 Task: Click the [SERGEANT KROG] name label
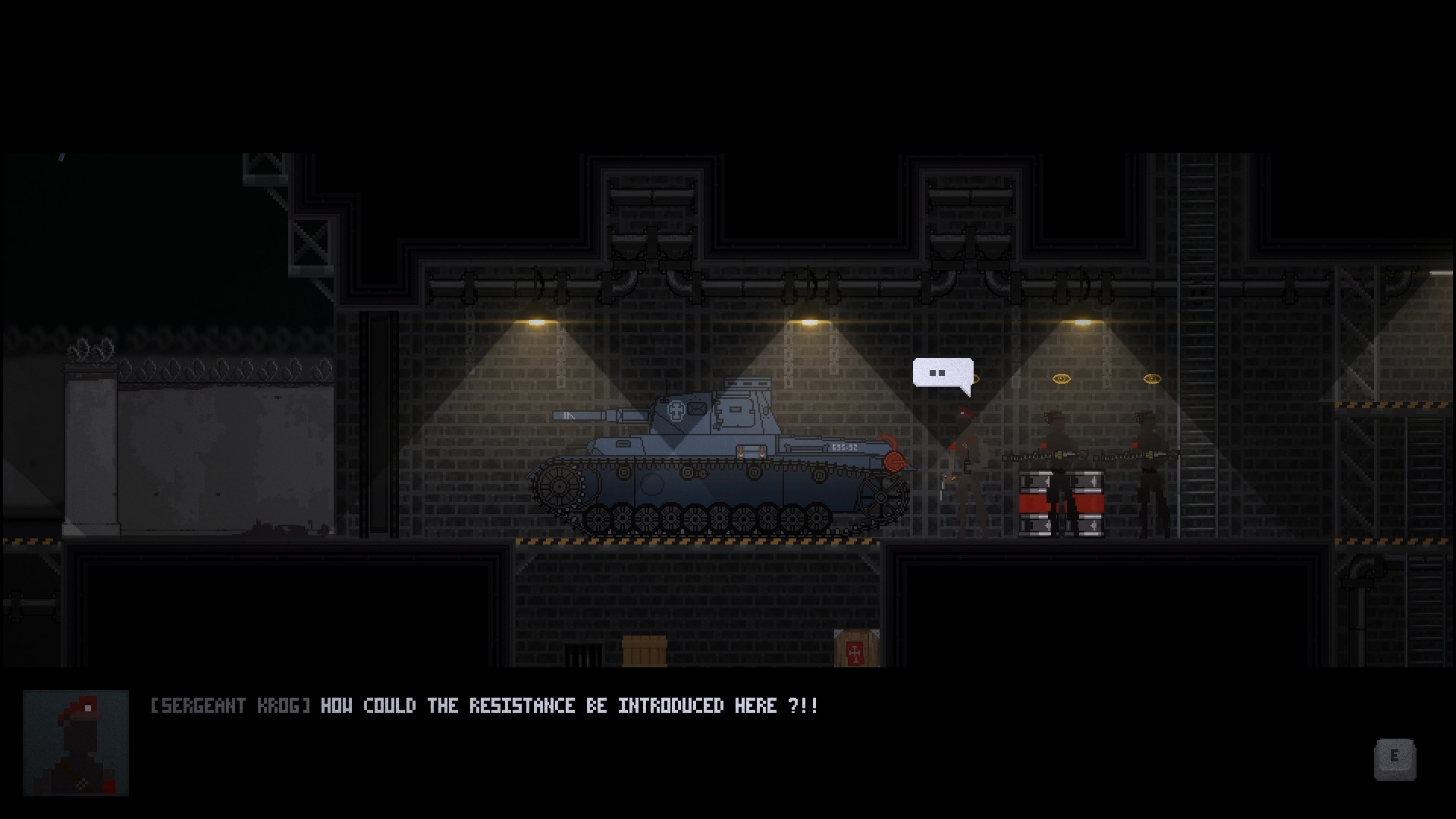click(230, 705)
